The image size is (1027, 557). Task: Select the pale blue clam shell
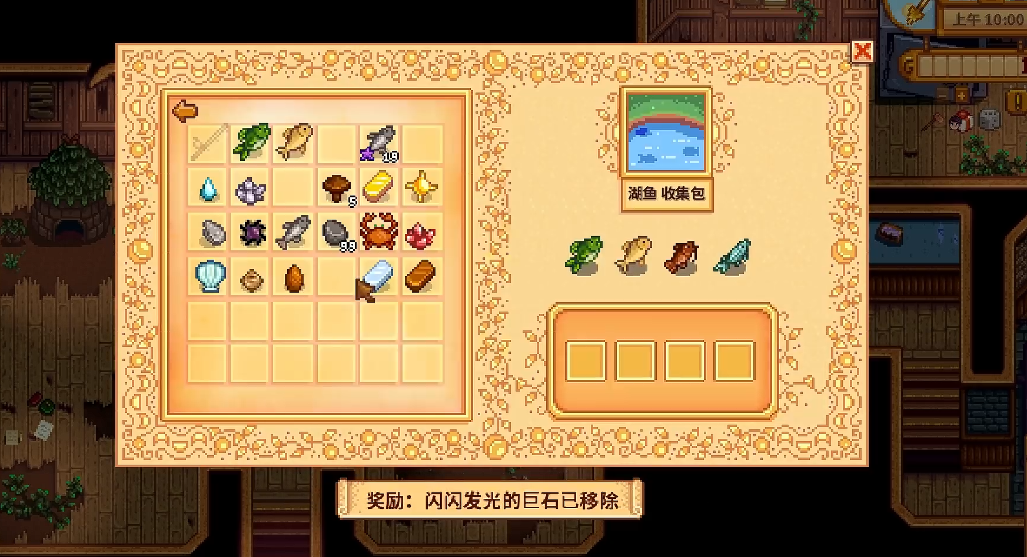[209, 276]
